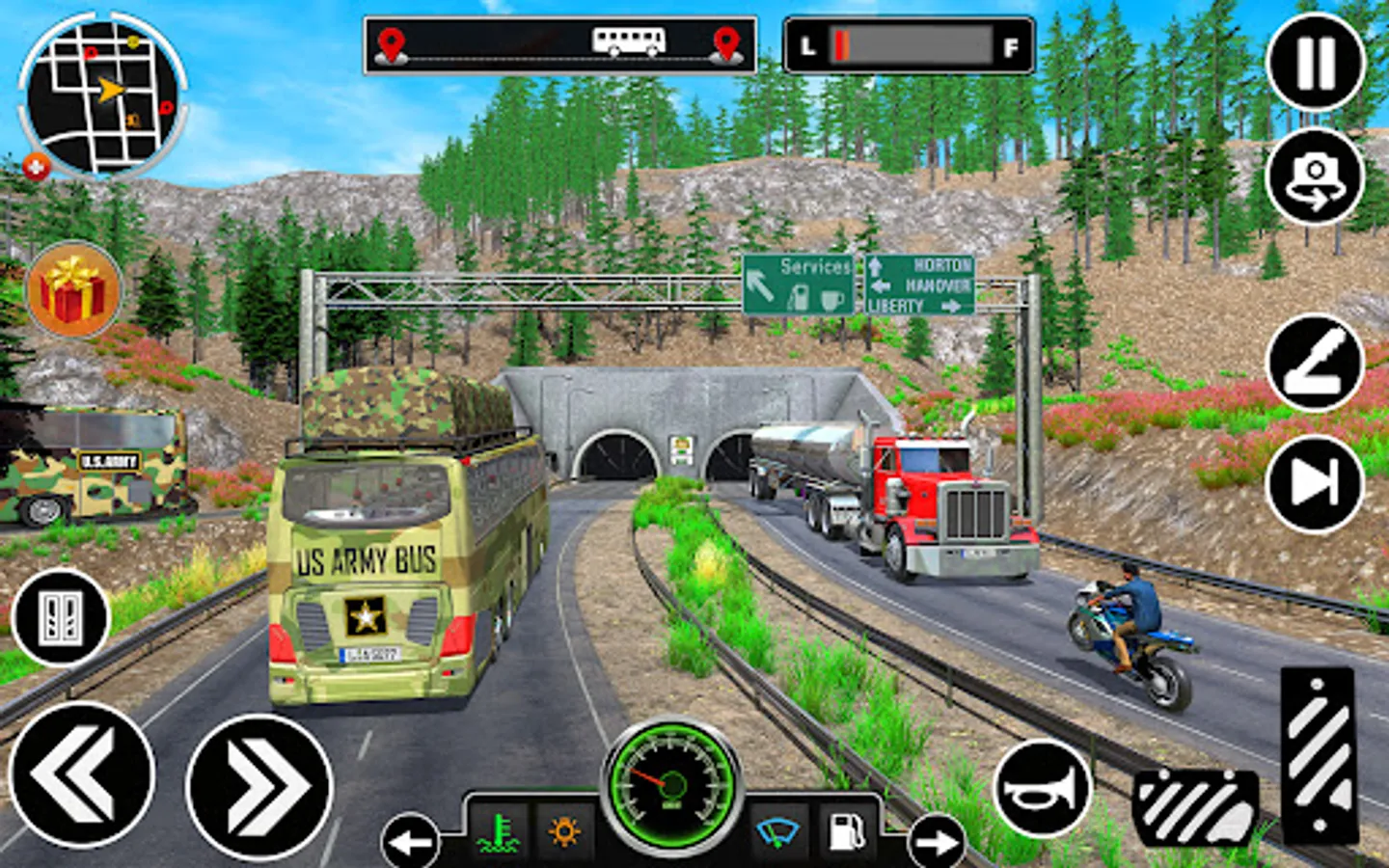Activate the windshield wipers
This screenshot has height=868, width=1389.
coord(777,831)
